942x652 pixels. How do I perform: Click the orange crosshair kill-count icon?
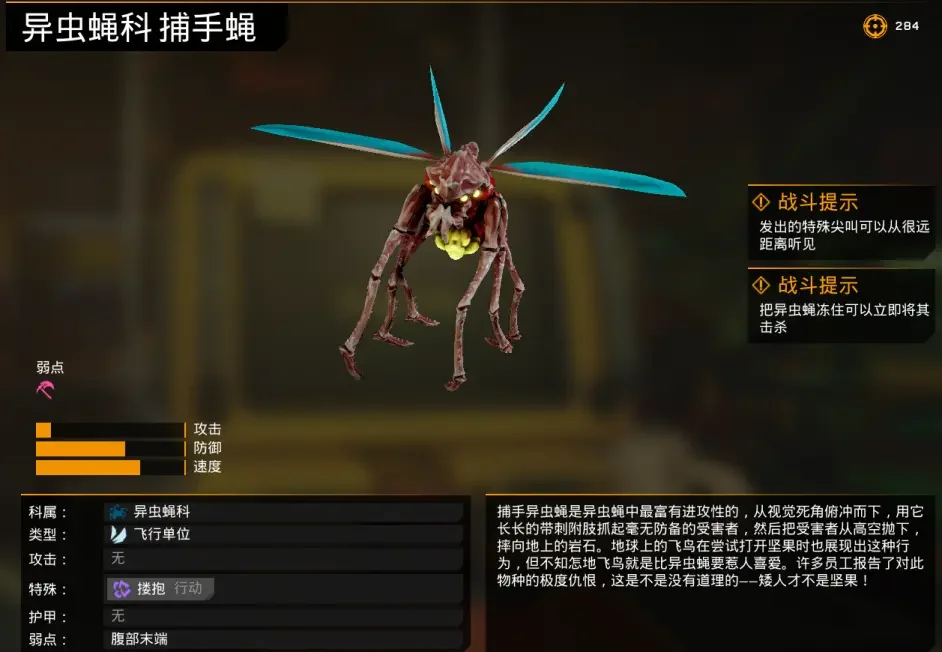click(x=875, y=26)
